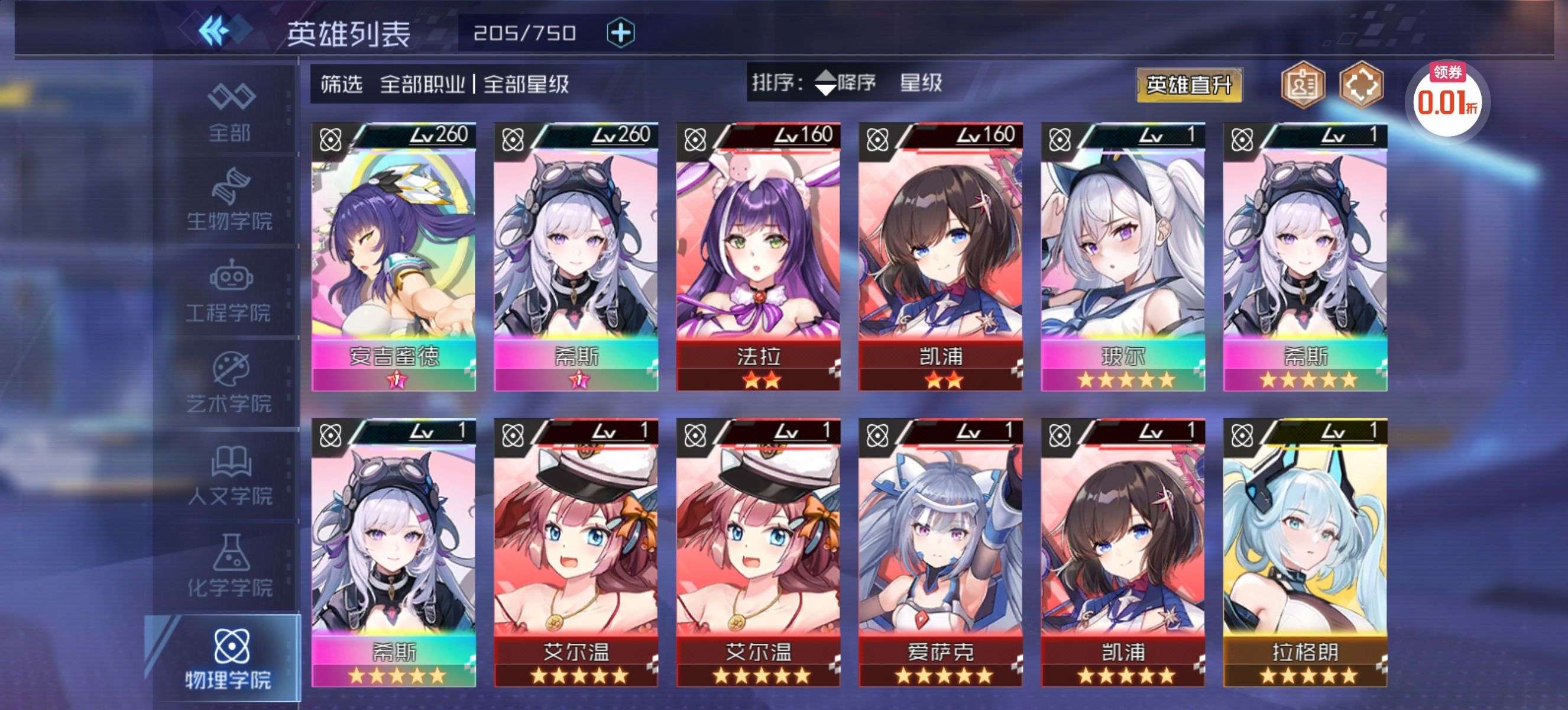
Task: Open the 玻尔 five-star hero card
Action: pos(1122,256)
